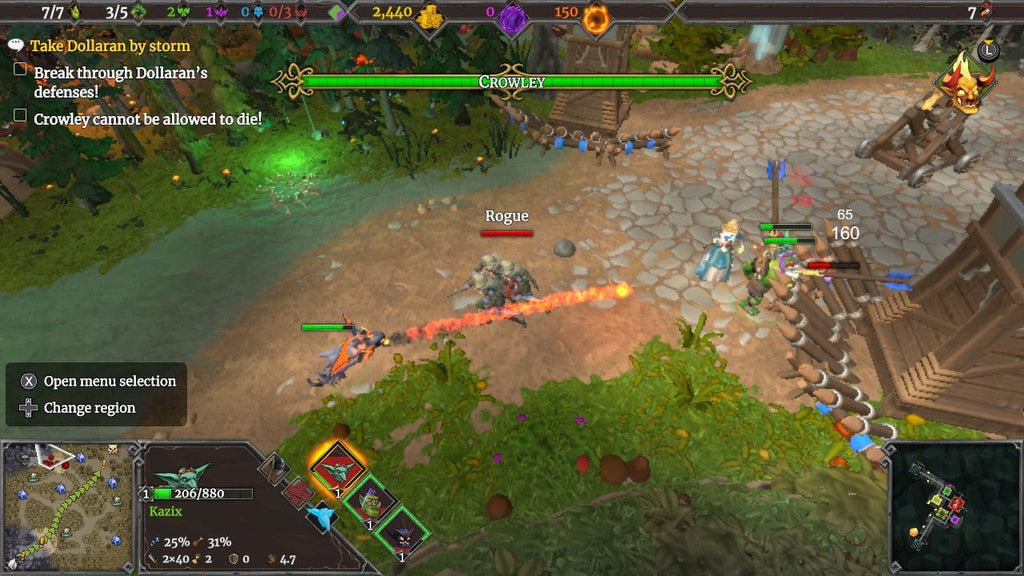Click the orange fire orb resource icon
This screenshot has width=1024, height=576.
click(597, 16)
